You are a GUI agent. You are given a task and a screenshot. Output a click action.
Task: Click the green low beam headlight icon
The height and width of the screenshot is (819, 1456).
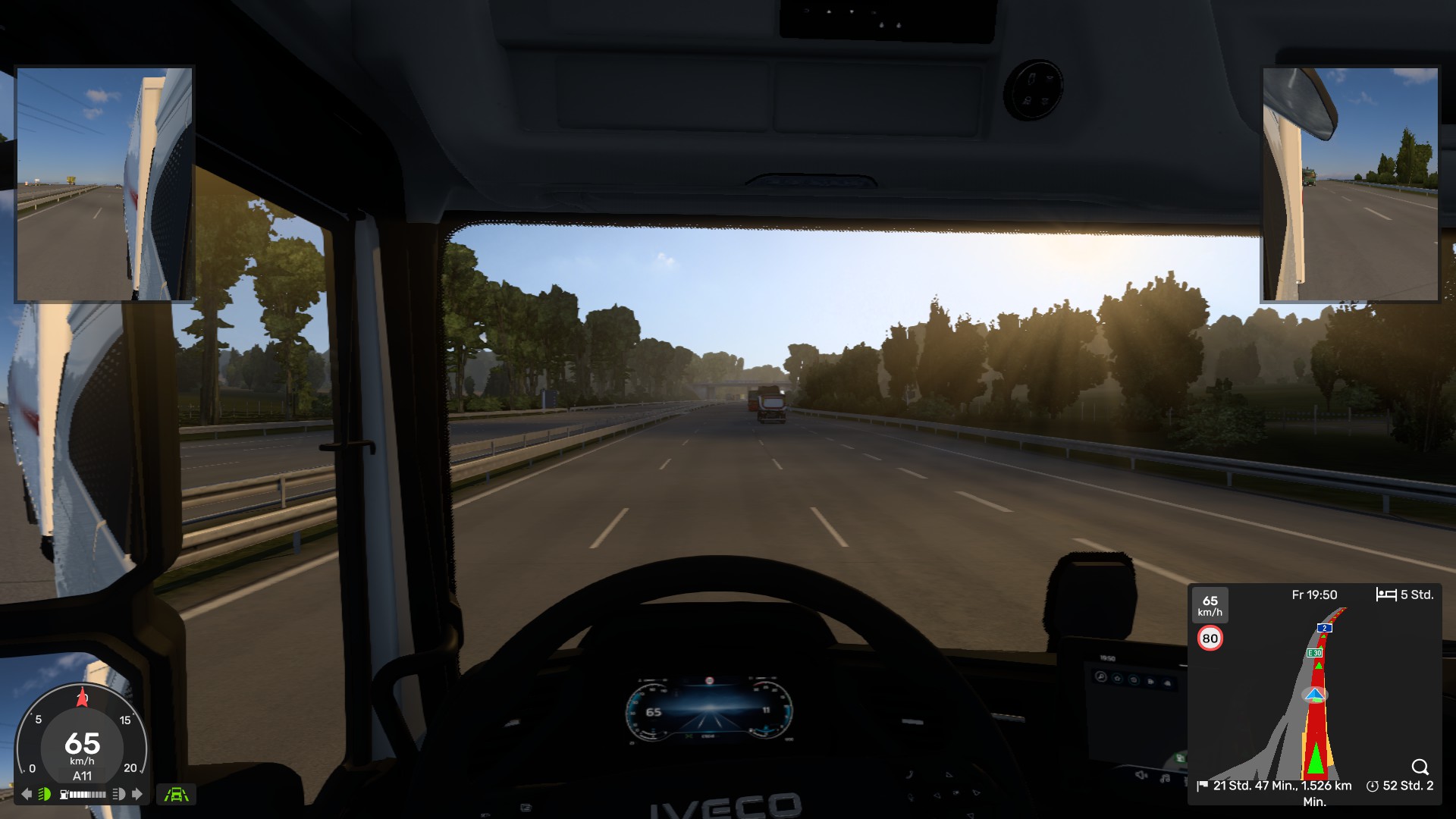pyautogui.click(x=45, y=794)
